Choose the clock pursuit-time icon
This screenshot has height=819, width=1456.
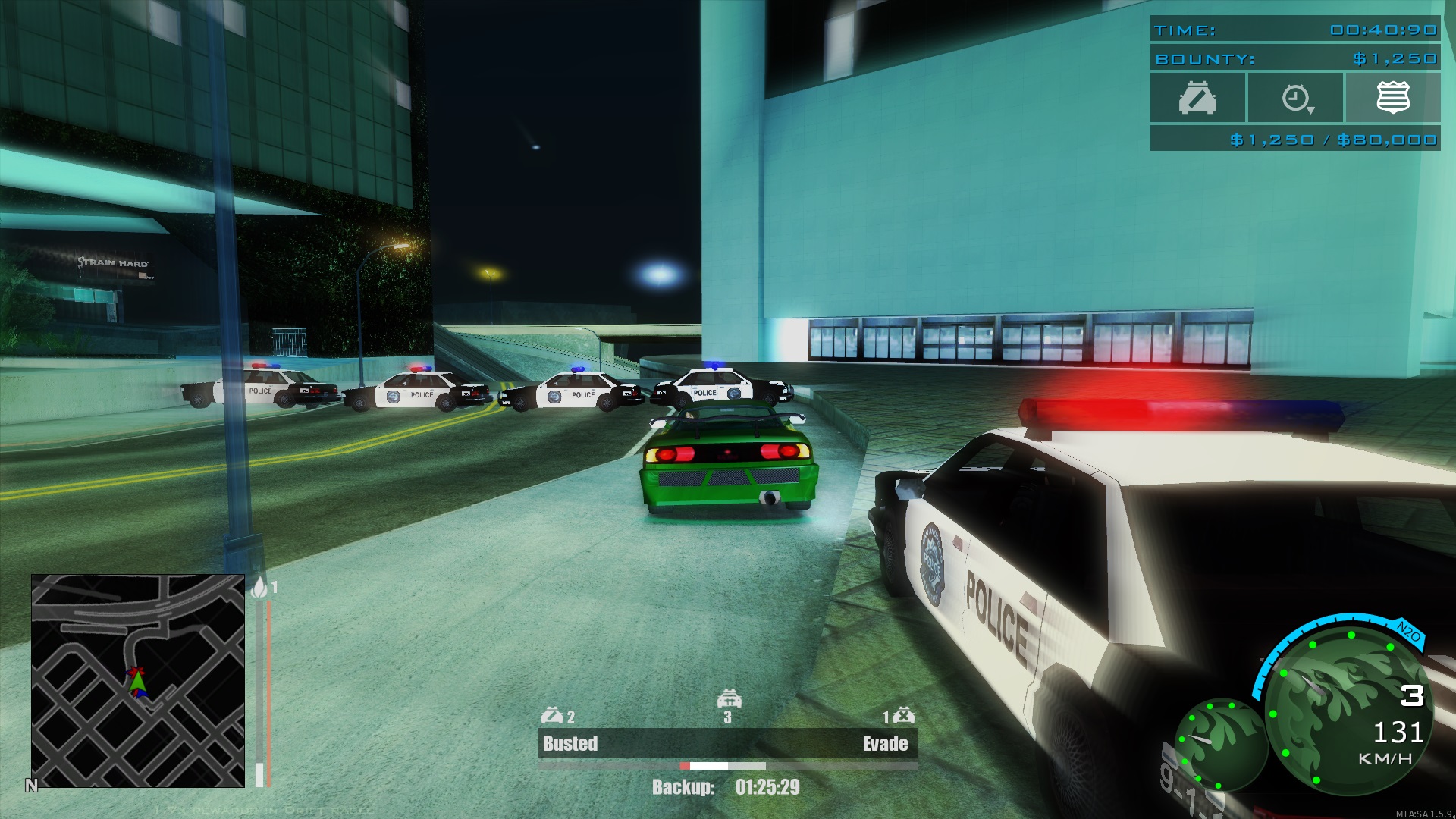(x=1296, y=99)
